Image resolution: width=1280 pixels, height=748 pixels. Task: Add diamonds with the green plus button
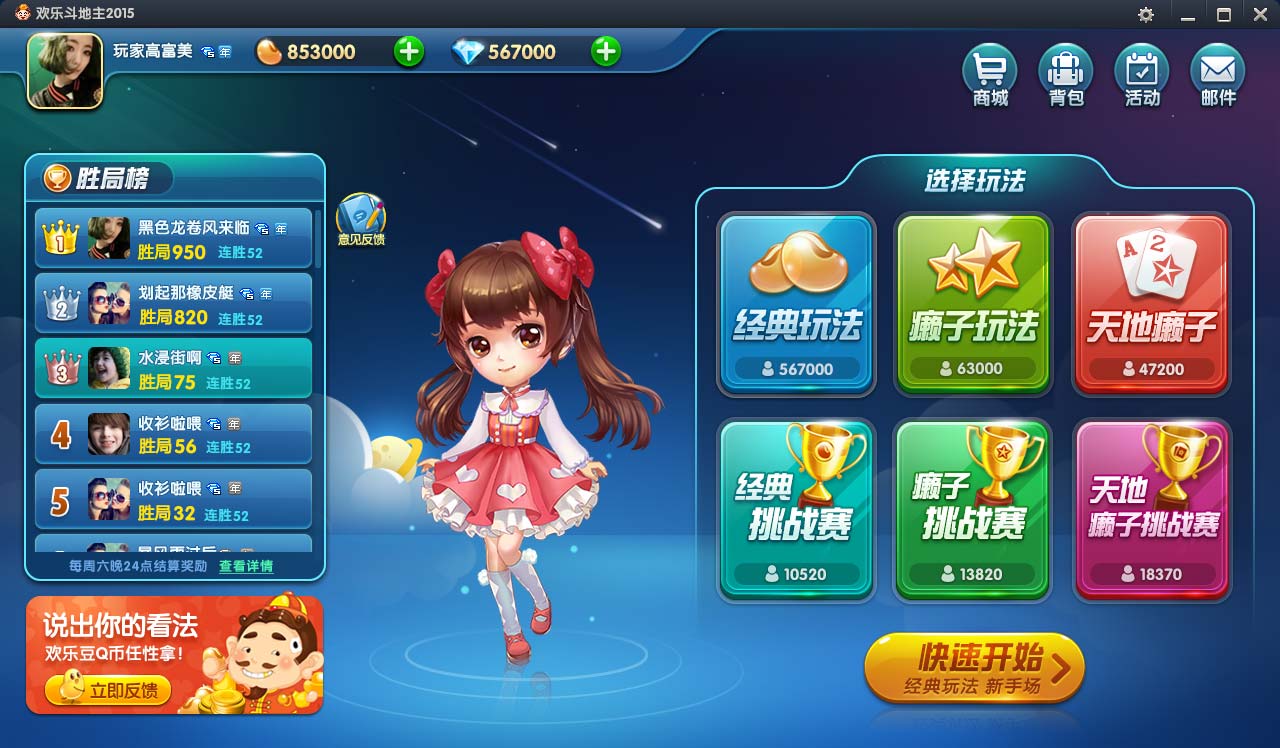(604, 50)
